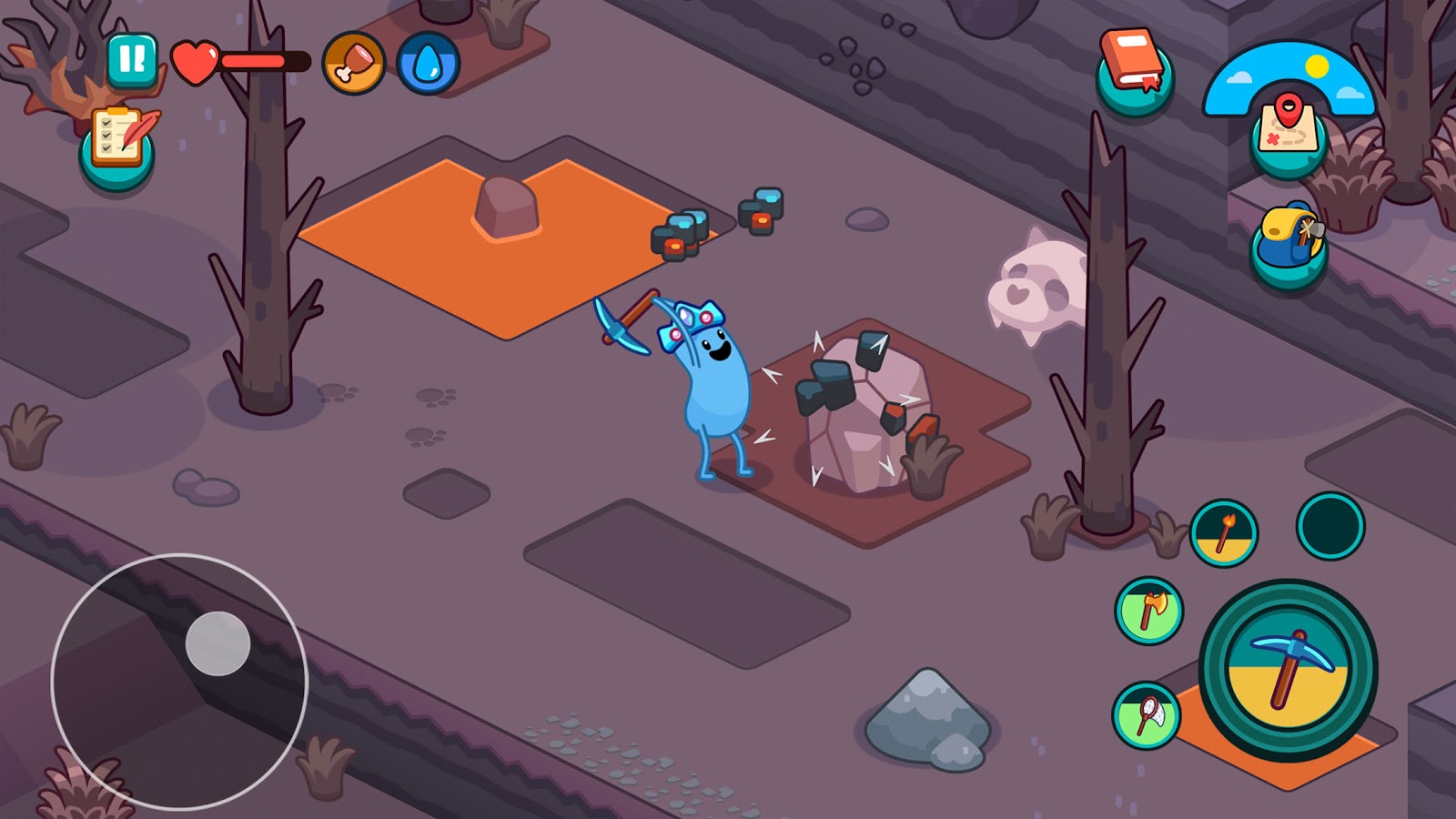
Task: Pause the game
Action: coord(132,60)
